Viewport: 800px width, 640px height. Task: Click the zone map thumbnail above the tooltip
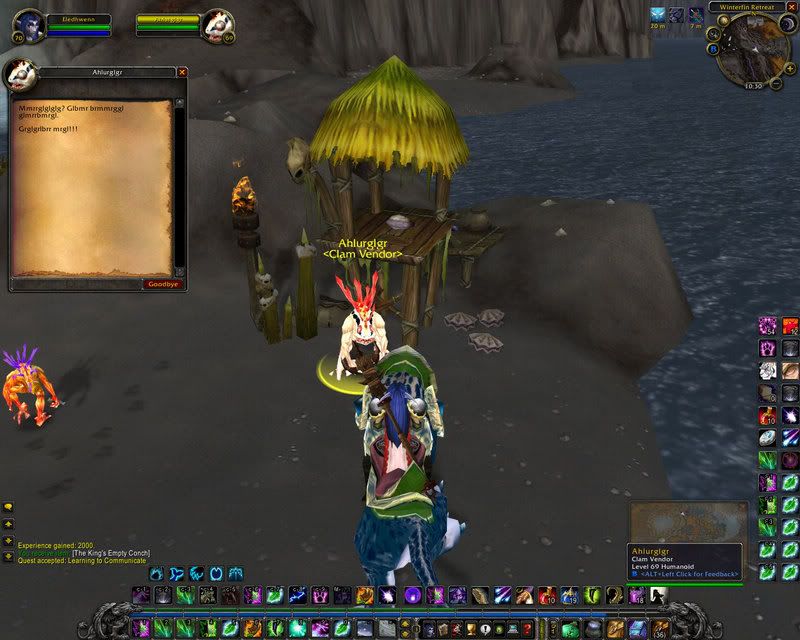point(687,521)
